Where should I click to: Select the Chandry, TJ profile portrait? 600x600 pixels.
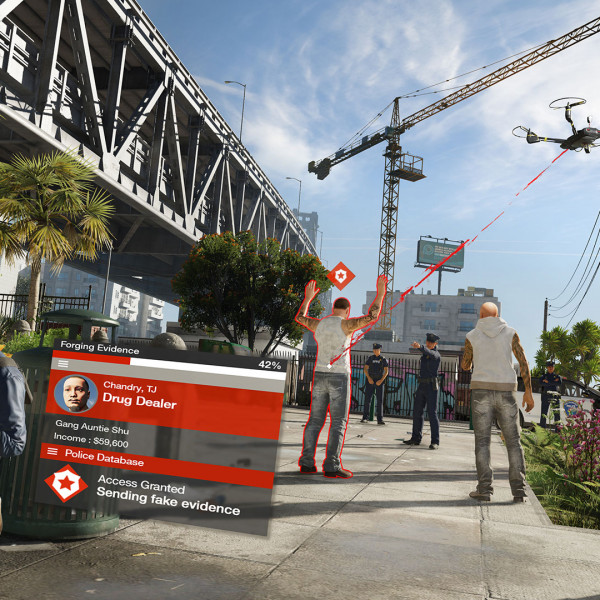point(76,393)
